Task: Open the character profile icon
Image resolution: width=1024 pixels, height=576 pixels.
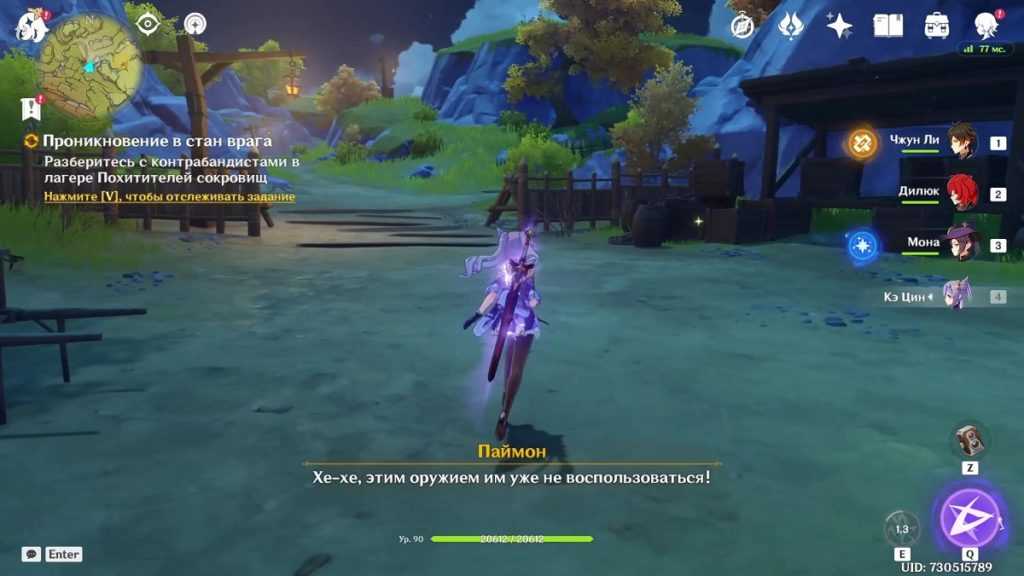Action: 986,26
